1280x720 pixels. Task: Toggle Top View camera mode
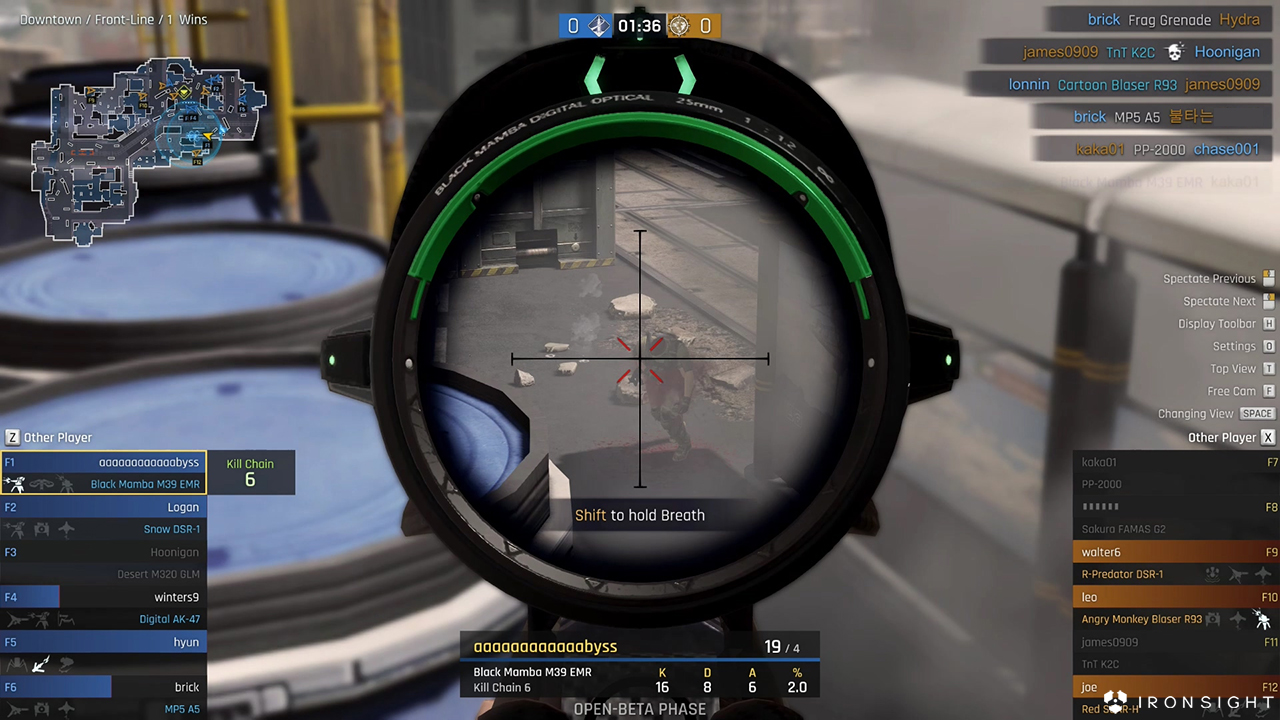tap(1233, 368)
